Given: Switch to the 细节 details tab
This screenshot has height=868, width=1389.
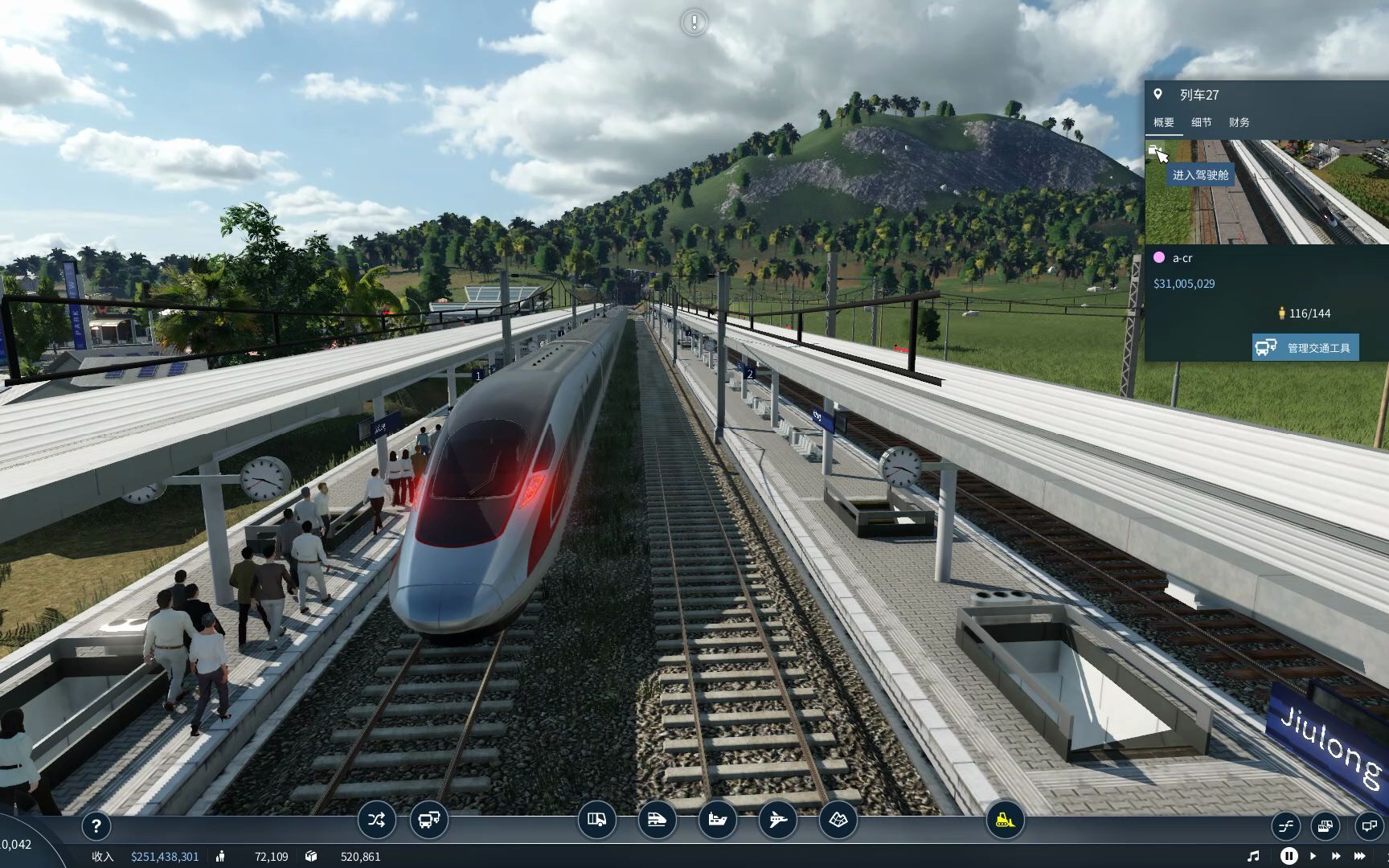Looking at the screenshot, I should click(1202, 122).
